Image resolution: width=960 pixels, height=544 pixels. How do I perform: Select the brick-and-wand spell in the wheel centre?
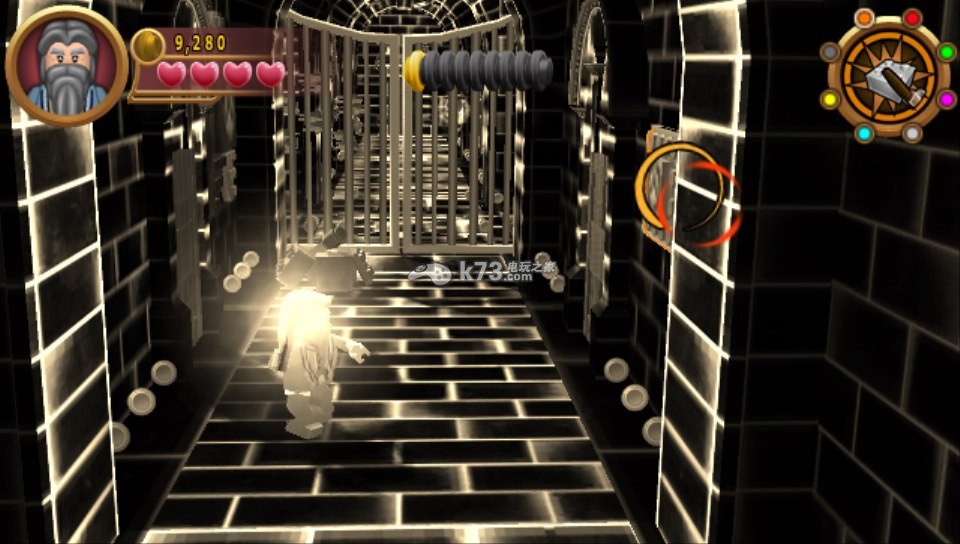[x=888, y=76]
